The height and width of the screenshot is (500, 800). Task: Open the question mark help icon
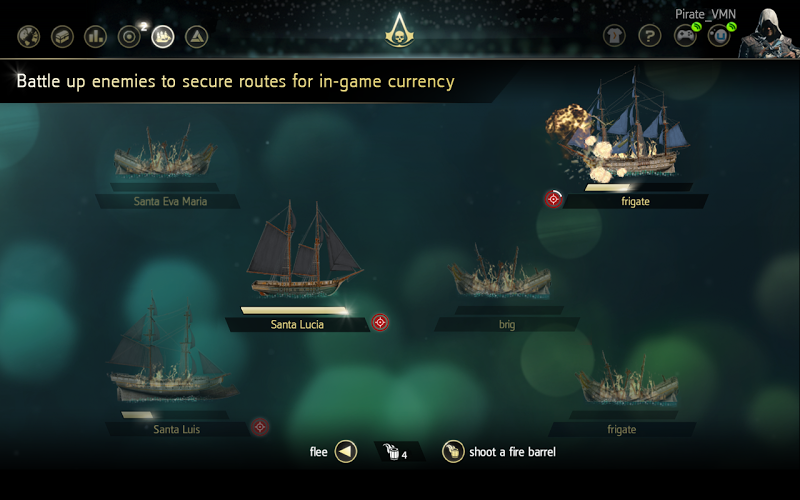[649, 36]
